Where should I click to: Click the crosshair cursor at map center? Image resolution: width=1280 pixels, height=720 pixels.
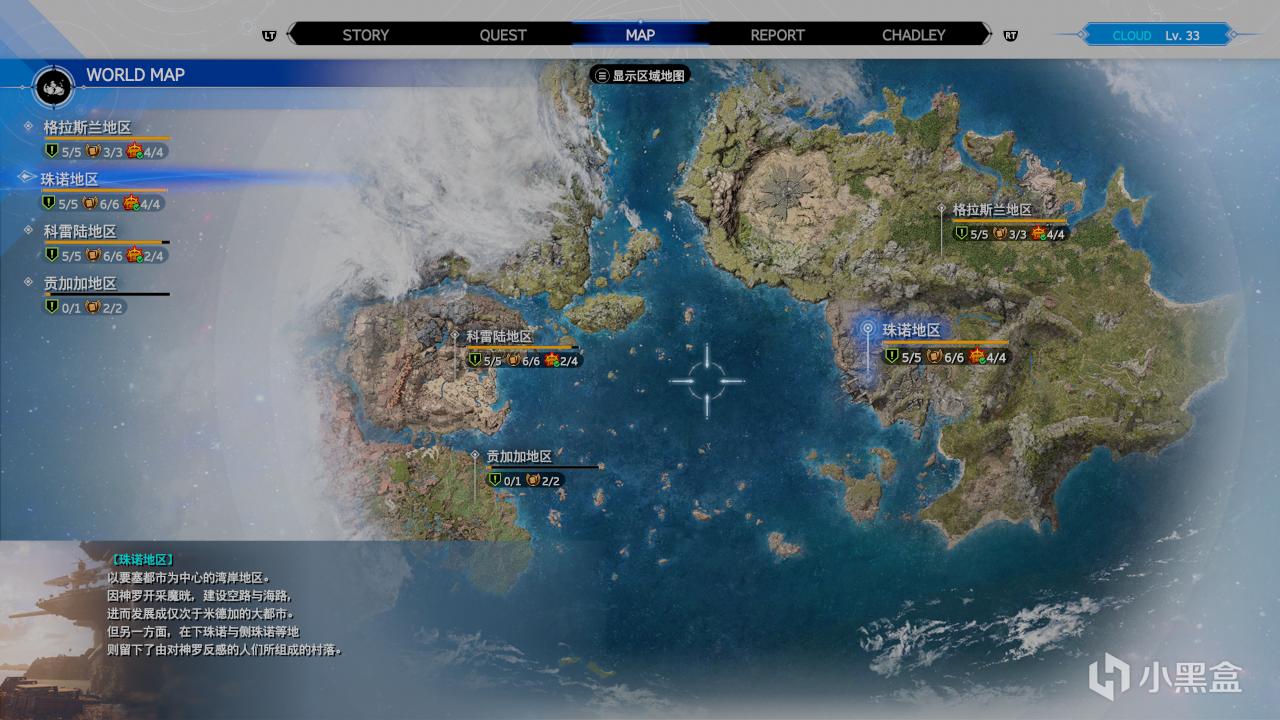[708, 380]
